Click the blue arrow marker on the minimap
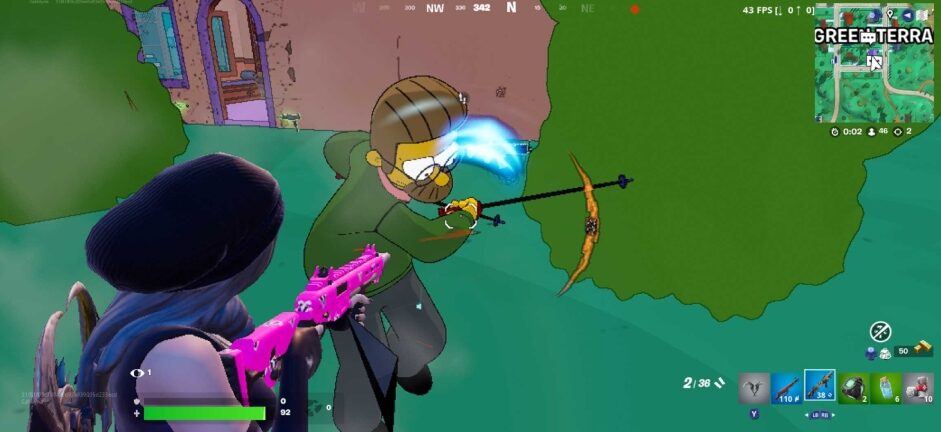This screenshot has width=941, height=432. tap(907, 15)
